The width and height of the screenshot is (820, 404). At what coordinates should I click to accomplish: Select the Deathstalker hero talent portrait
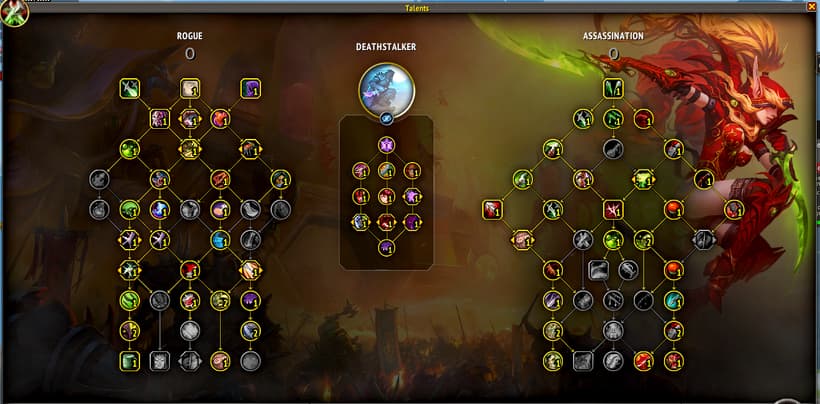click(x=386, y=88)
